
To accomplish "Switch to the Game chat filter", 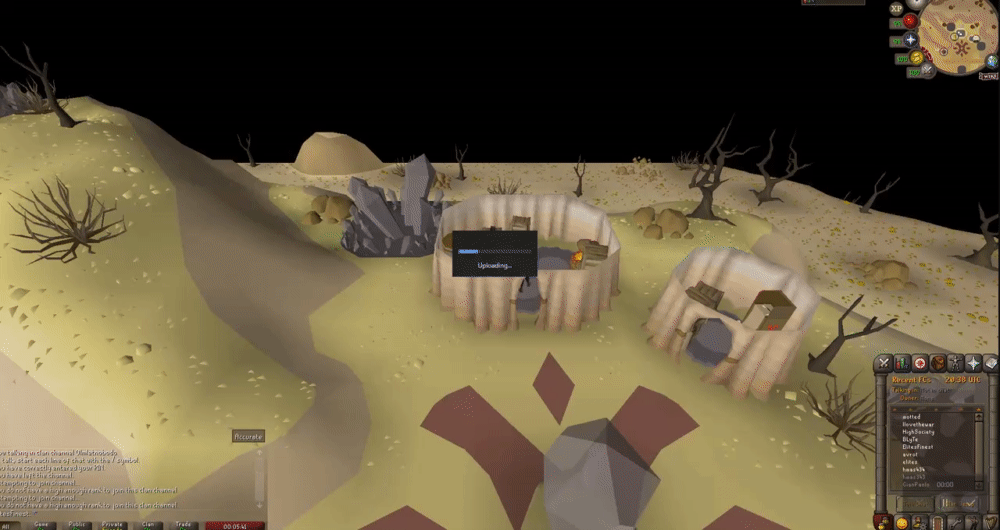I will point(42,524).
